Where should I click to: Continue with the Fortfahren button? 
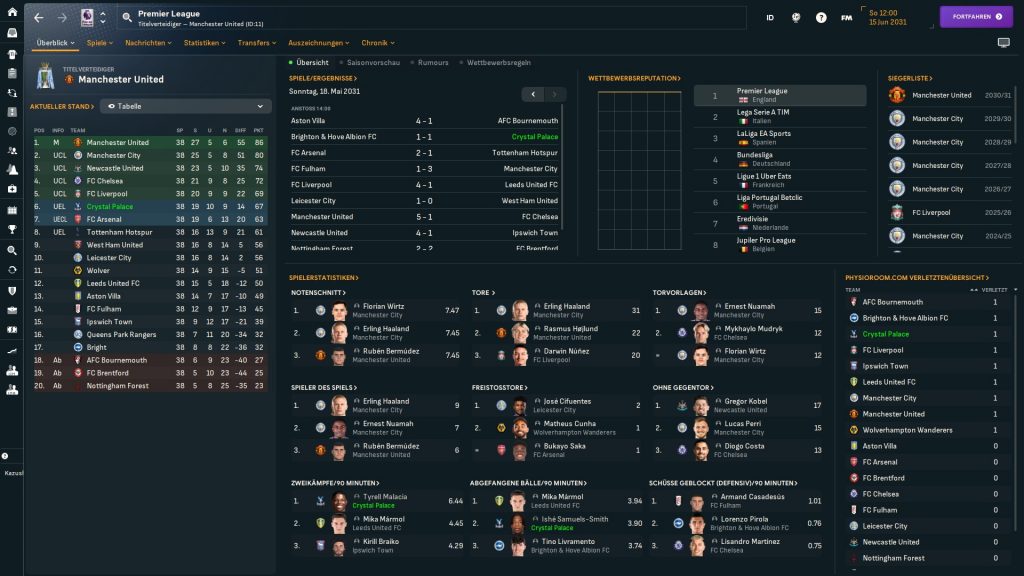tap(976, 17)
